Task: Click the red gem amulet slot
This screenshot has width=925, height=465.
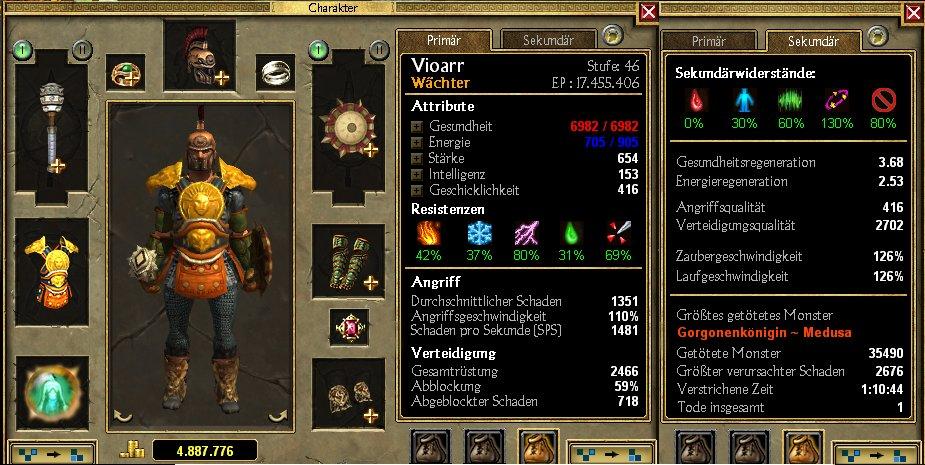Action: click(349, 327)
